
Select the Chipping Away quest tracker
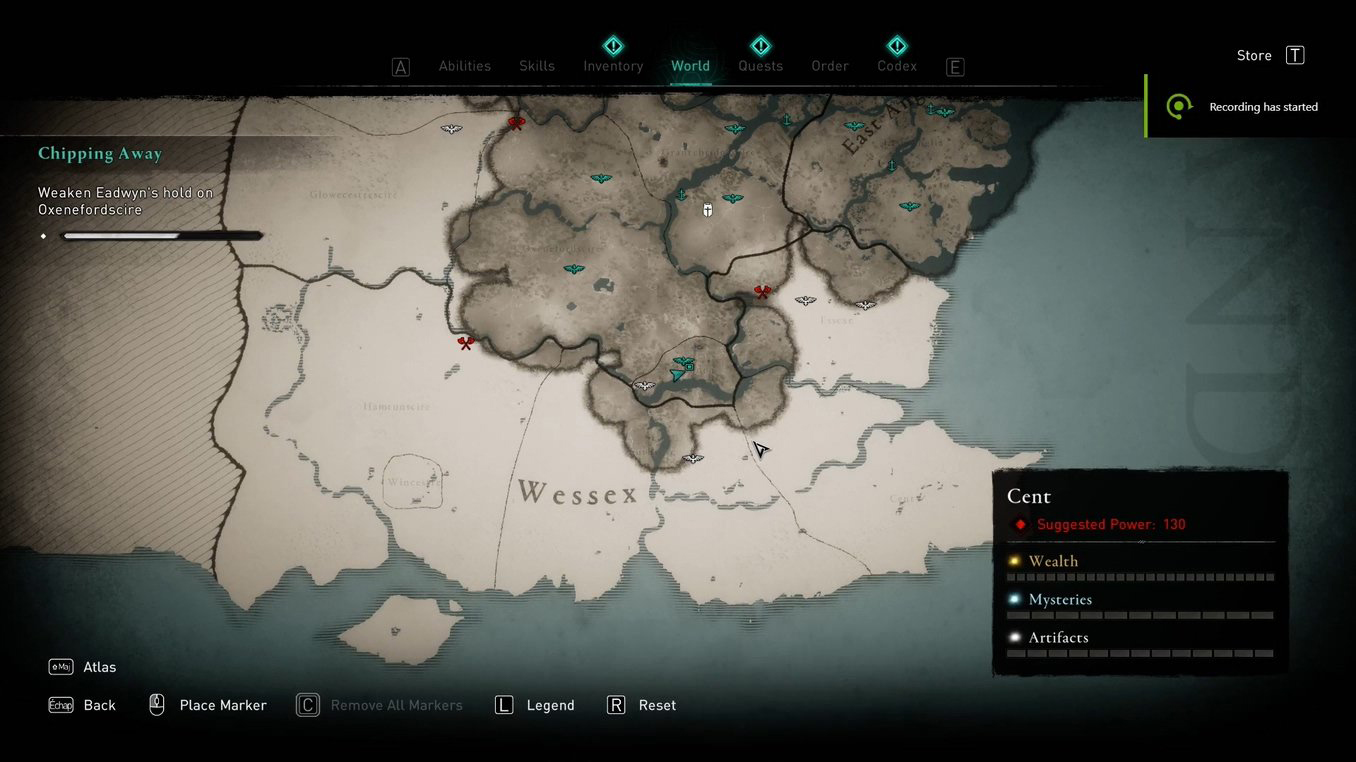click(100, 154)
